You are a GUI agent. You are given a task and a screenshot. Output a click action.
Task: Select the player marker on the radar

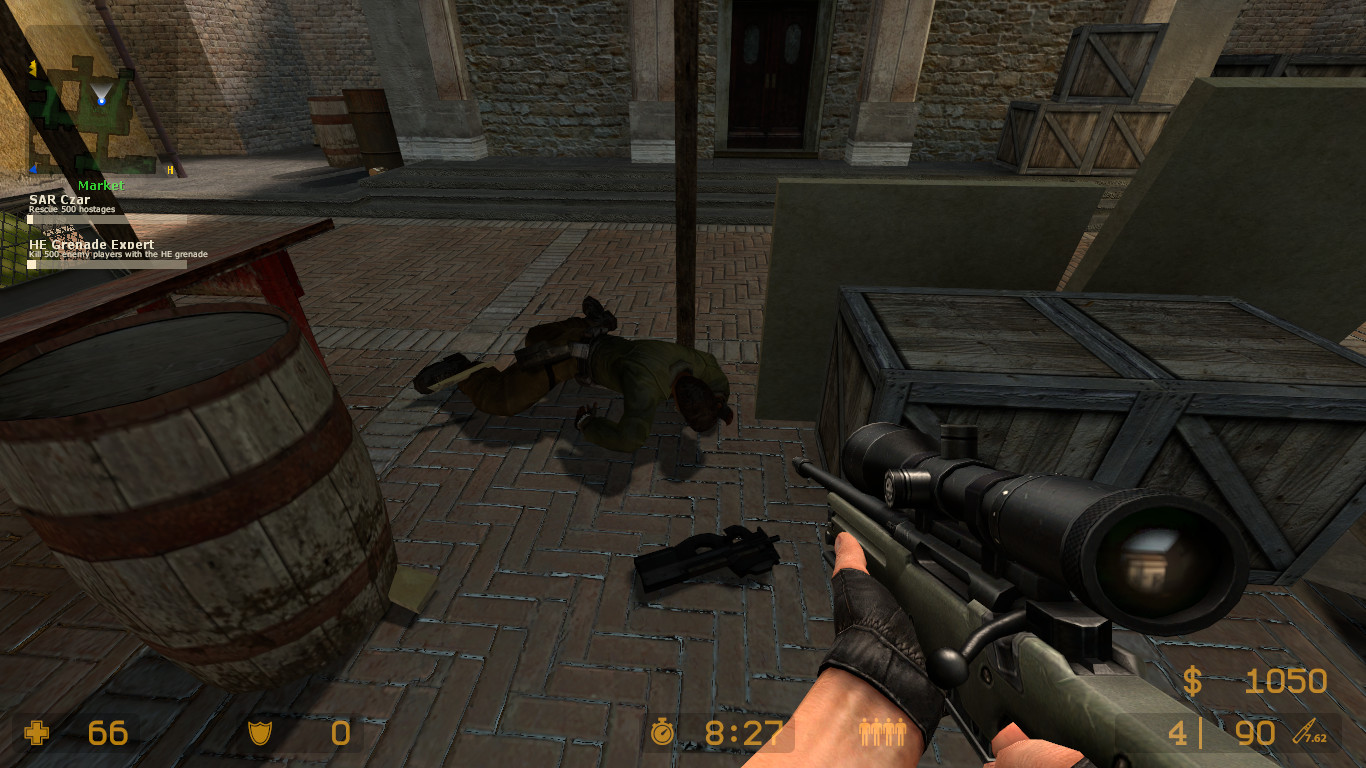(102, 101)
